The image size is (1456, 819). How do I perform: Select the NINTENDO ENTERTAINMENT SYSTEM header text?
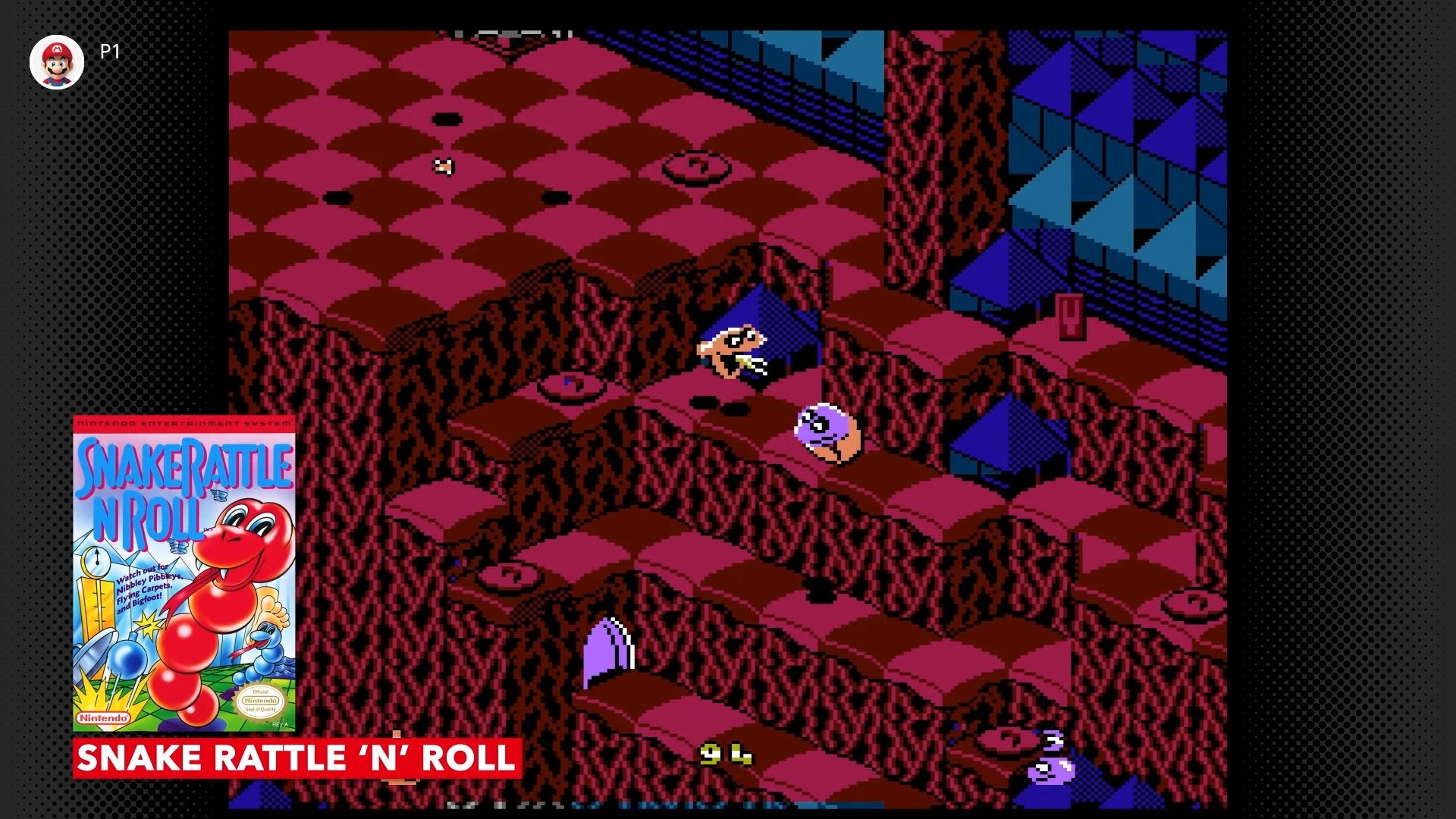183,423
